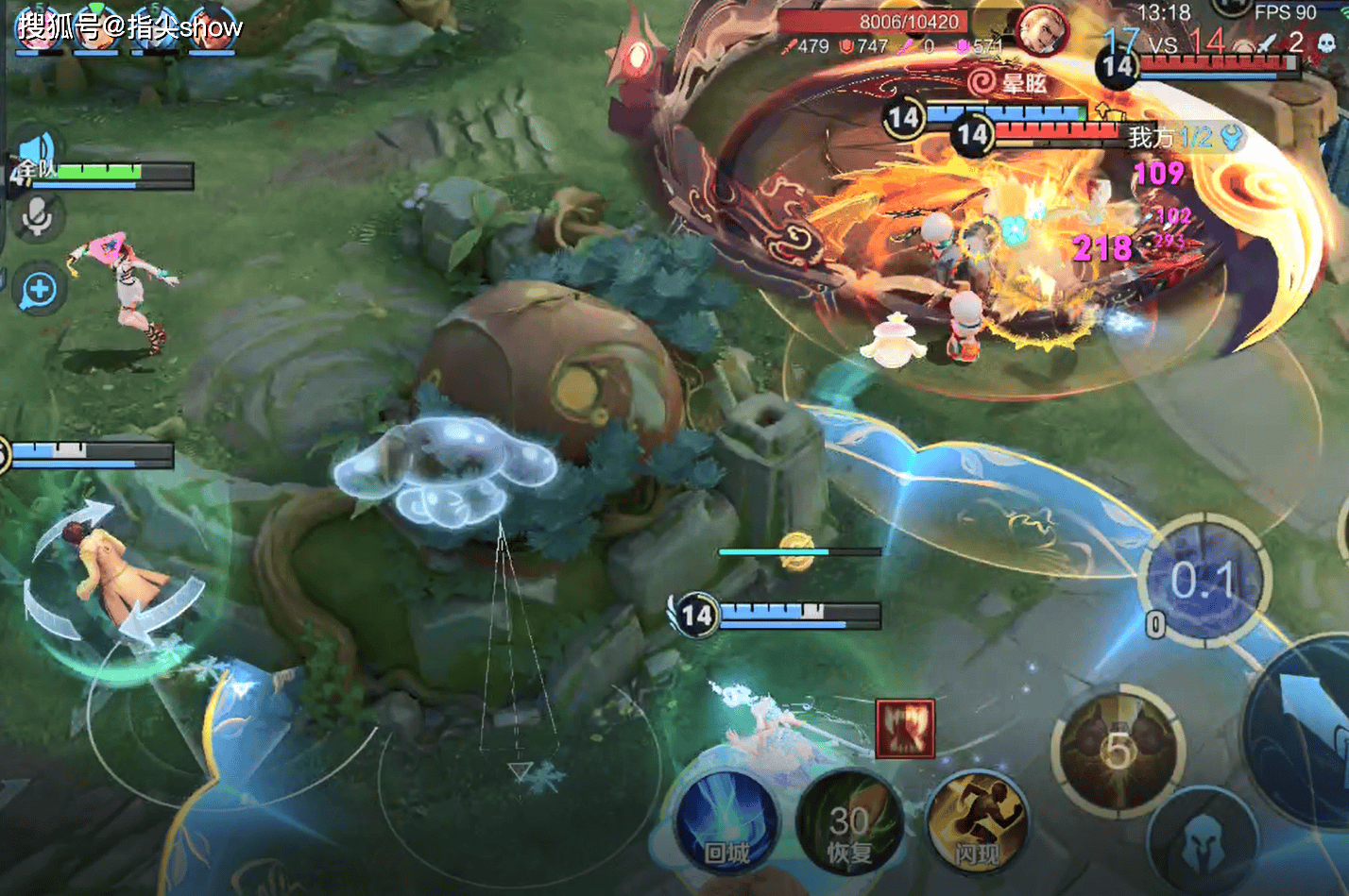This screenshot has height=896, width=1349.
Task: Open the scoreboard via 17 VS 14
Action: (1163, 42)
